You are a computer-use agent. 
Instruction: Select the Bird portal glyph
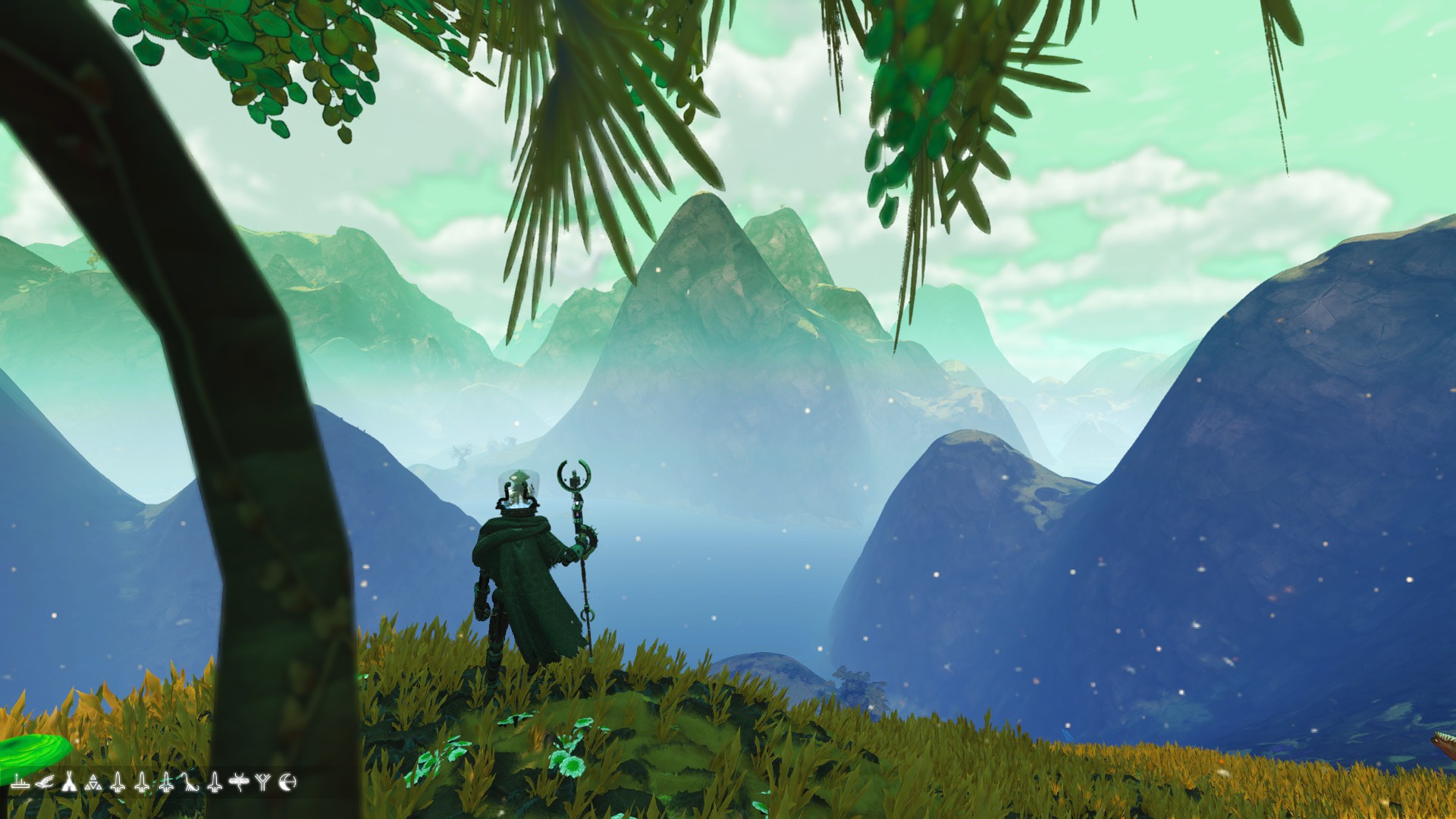point(44,783)
